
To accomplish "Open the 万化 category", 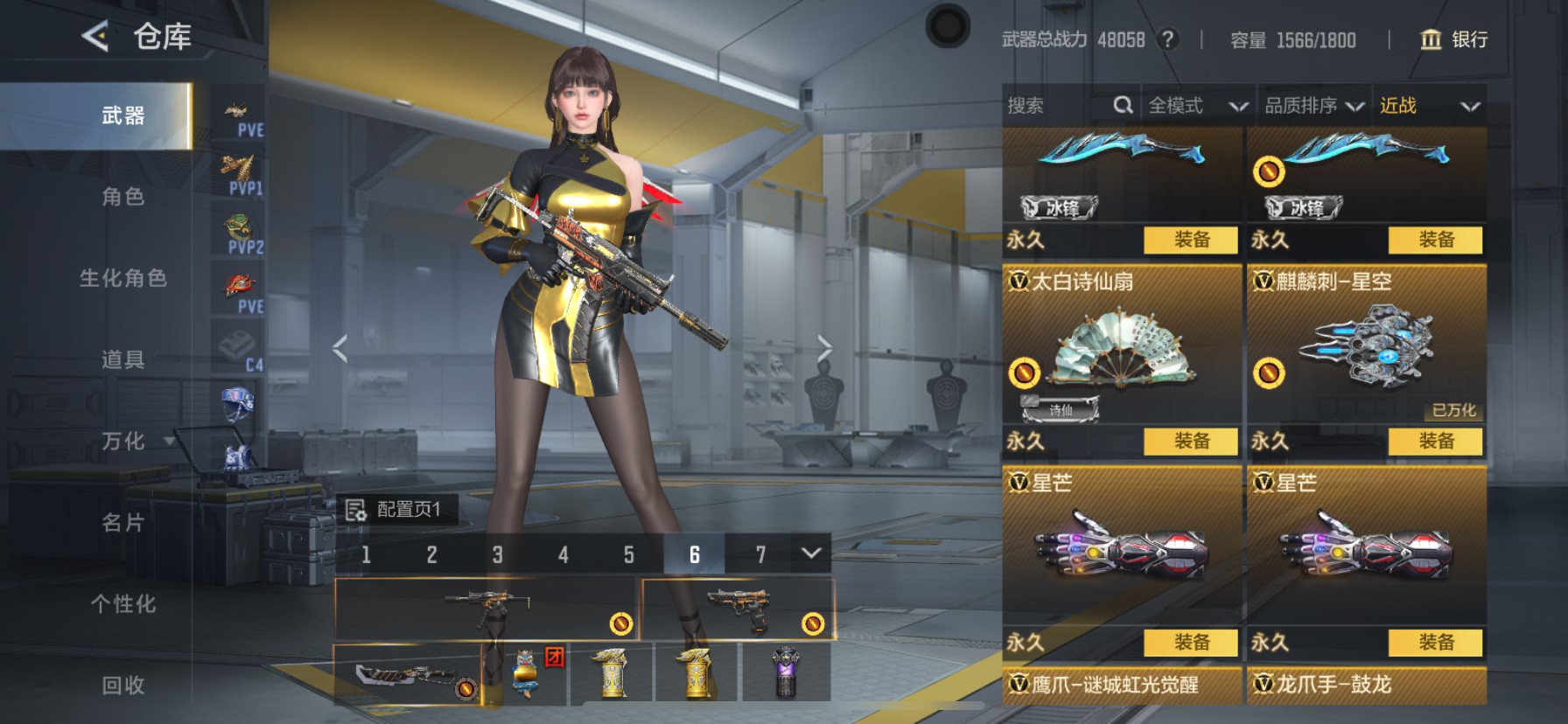I will pyautogui.click(x=122, y=441).
